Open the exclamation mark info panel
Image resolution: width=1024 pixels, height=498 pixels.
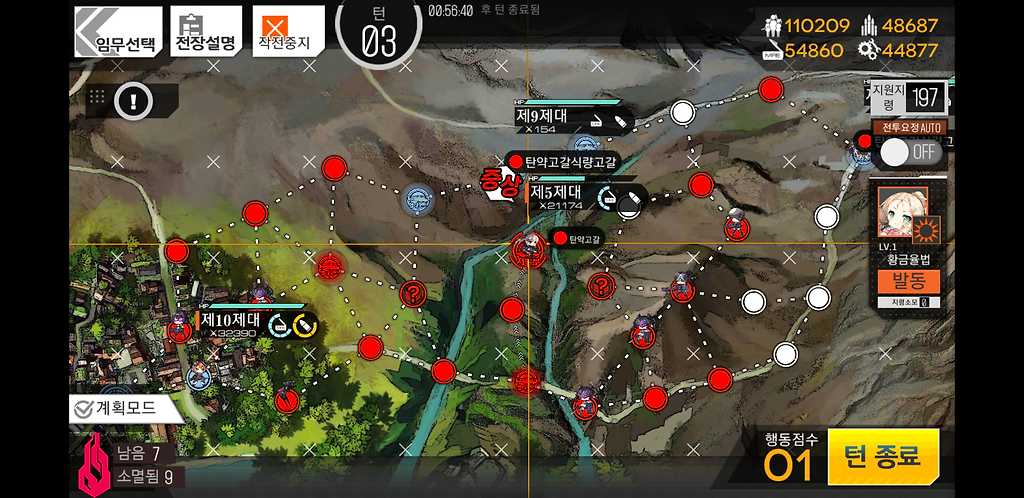tap(132, 99)
